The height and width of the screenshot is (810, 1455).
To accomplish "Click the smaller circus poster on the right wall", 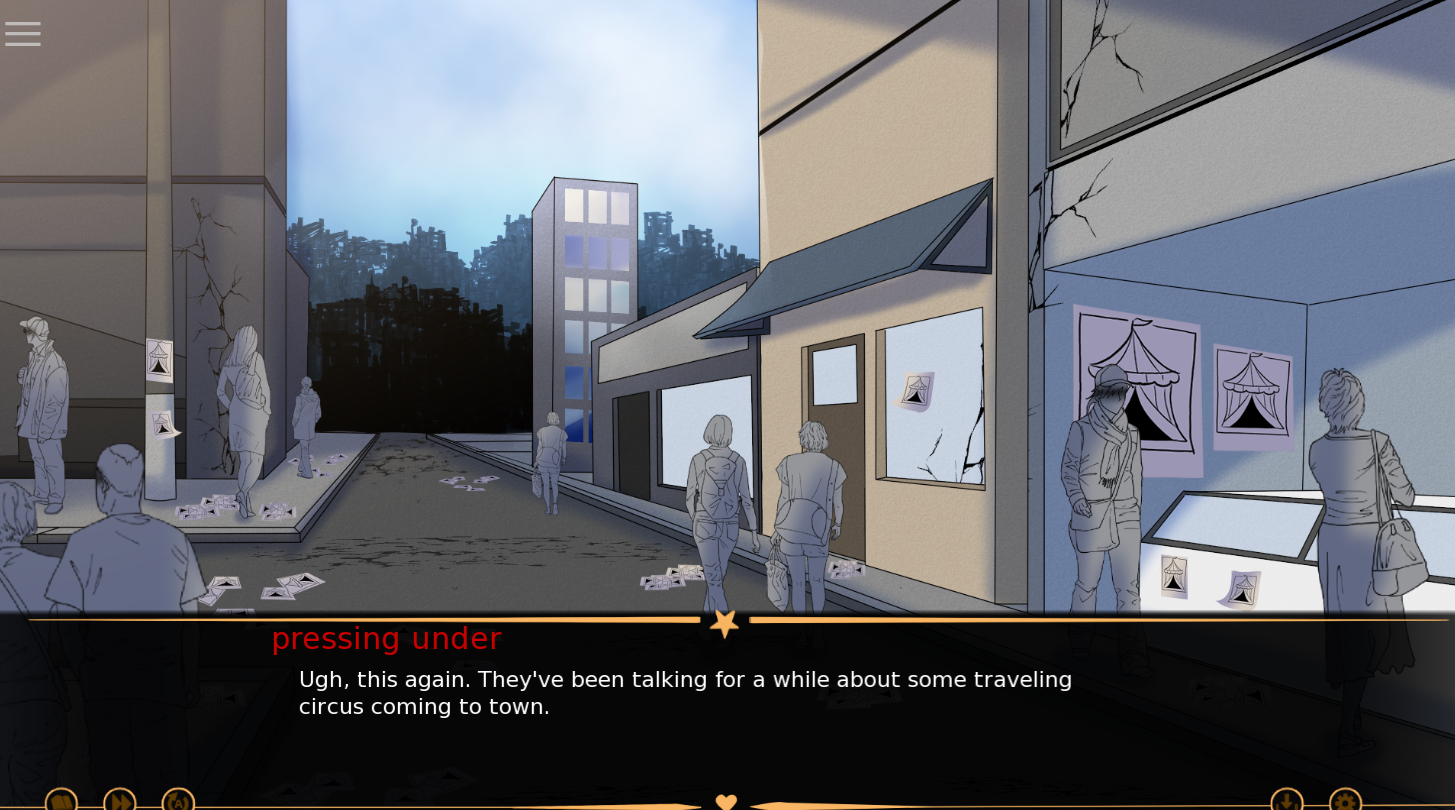I will 1253,390.
